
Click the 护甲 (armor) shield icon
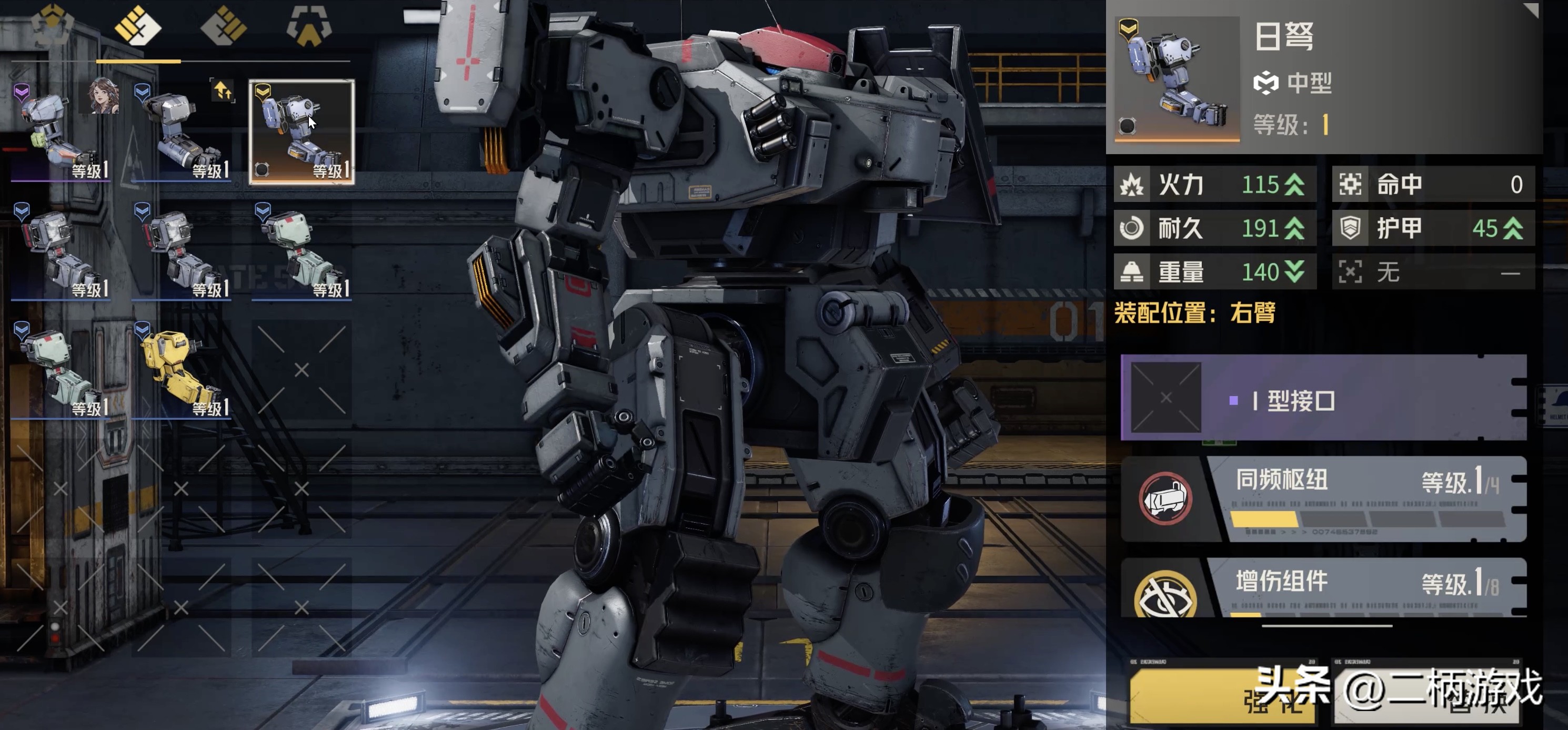tap(1351, 228)
